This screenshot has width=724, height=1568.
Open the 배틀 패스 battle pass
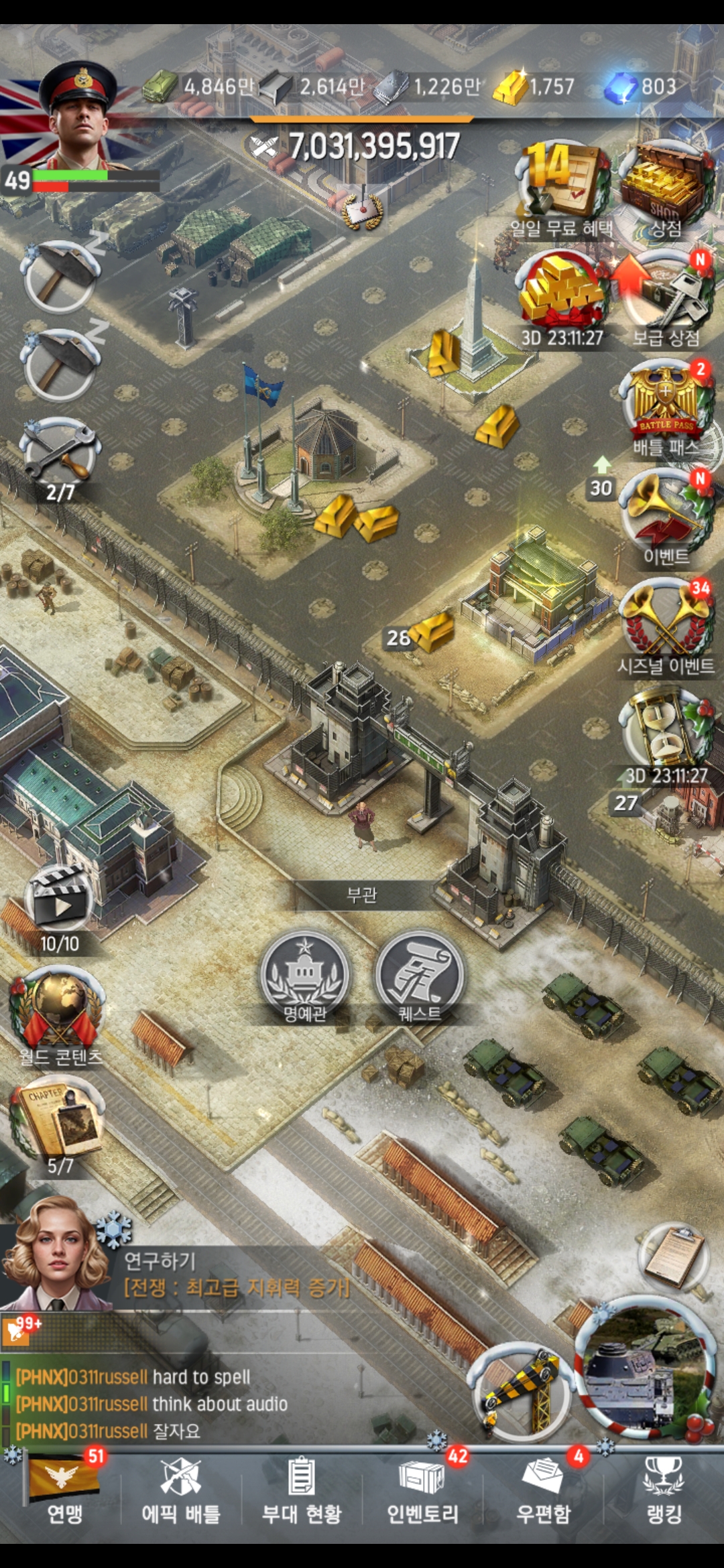click(x=666, y=405)
